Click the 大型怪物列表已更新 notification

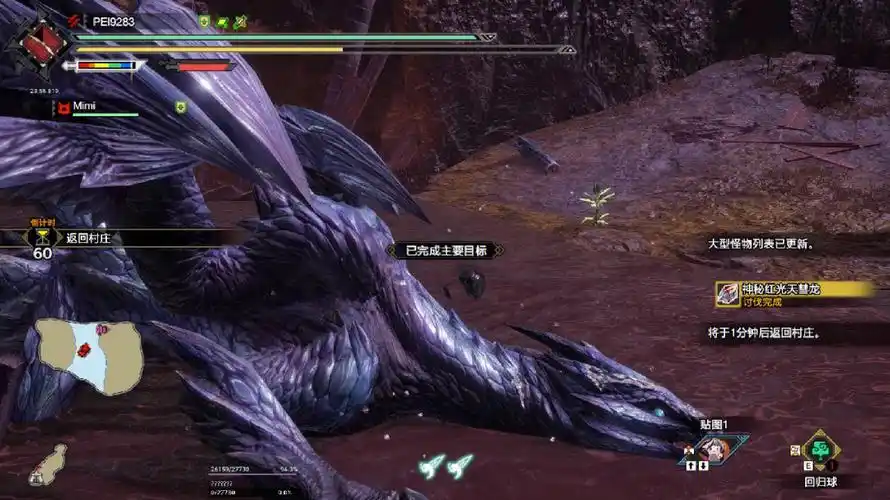[x=760, y=243]
